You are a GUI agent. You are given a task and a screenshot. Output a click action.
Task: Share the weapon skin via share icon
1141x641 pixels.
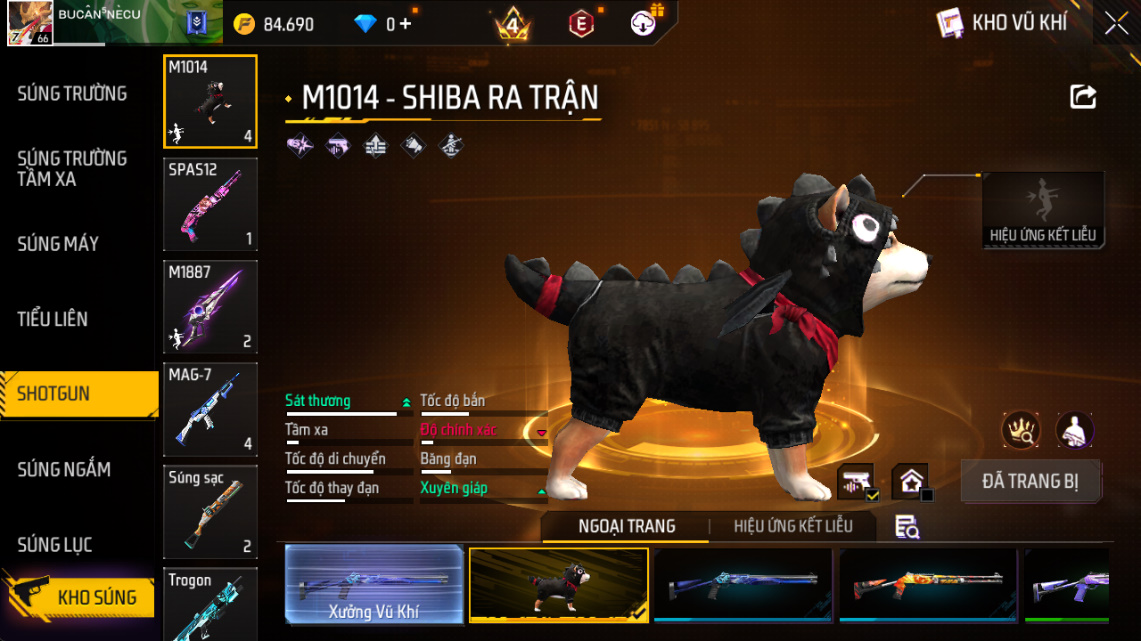[x=1083, y=97]
